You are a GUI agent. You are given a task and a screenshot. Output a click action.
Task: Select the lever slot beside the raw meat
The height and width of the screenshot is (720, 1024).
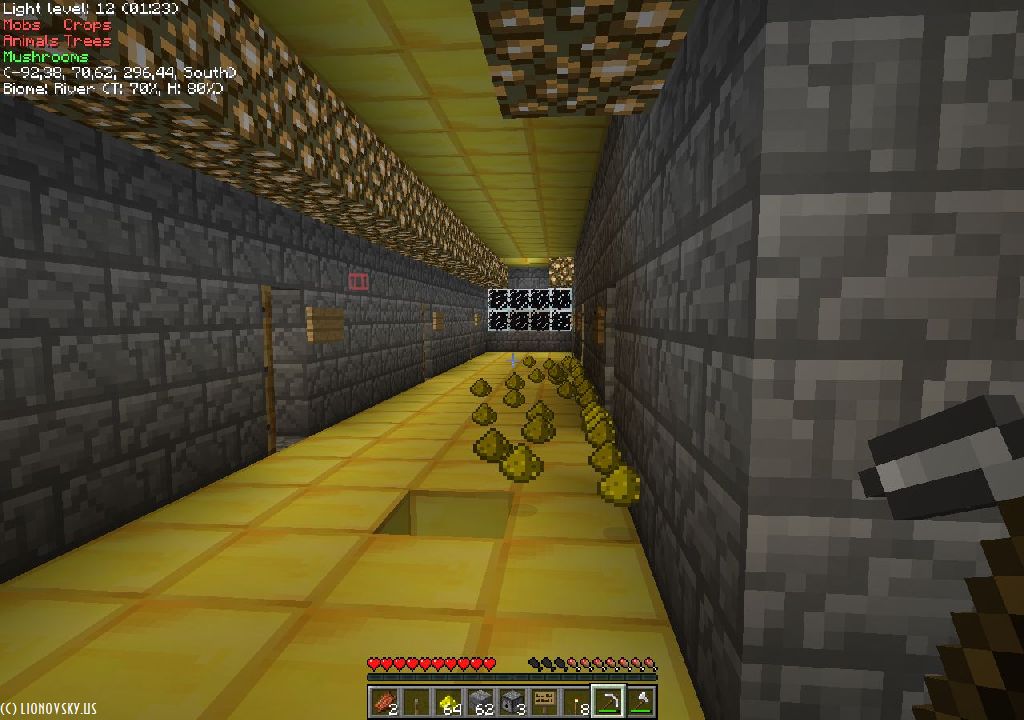[416, 702]
